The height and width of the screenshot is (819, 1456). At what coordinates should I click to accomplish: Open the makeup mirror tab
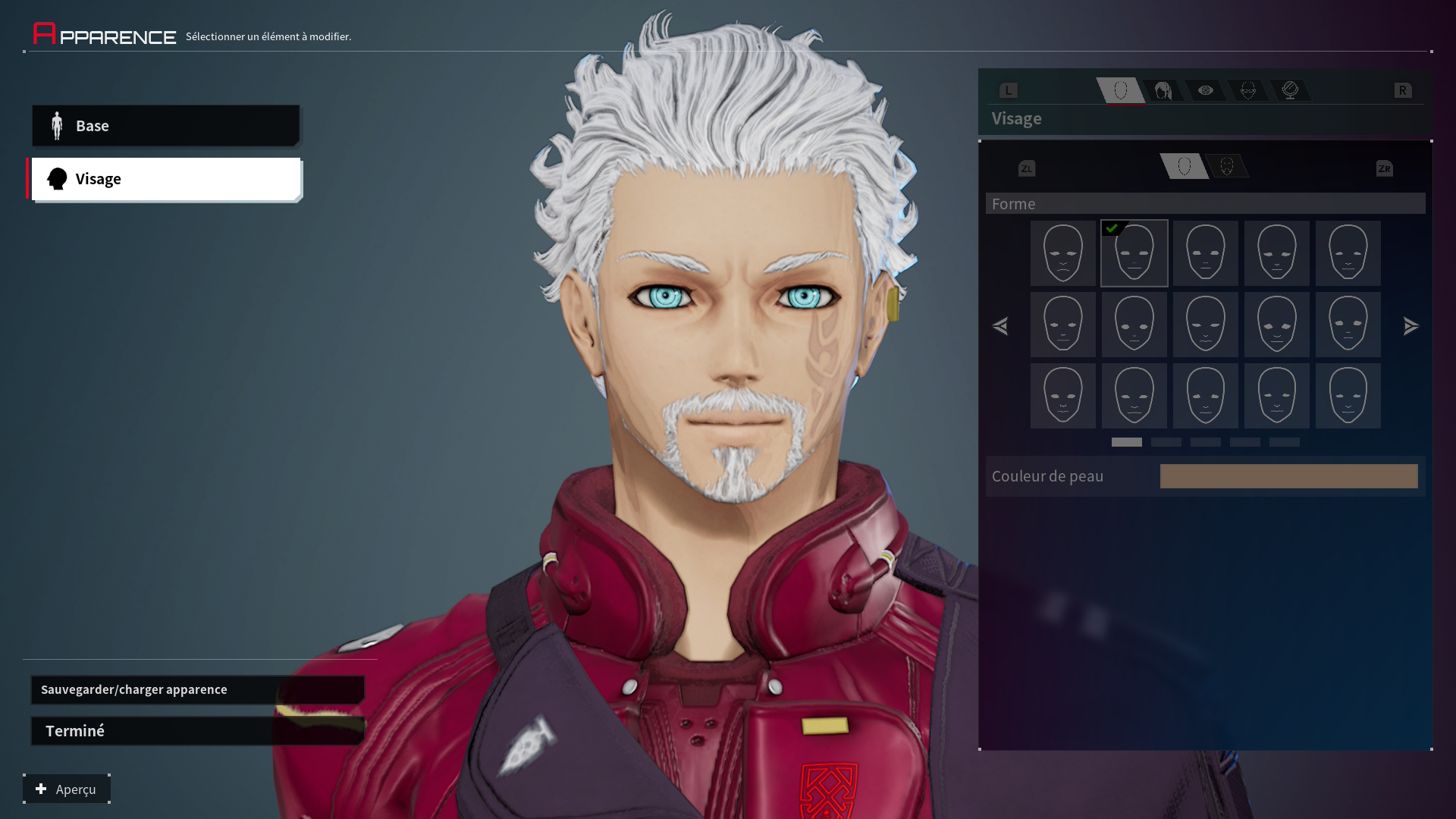(x=1290, y=91)
